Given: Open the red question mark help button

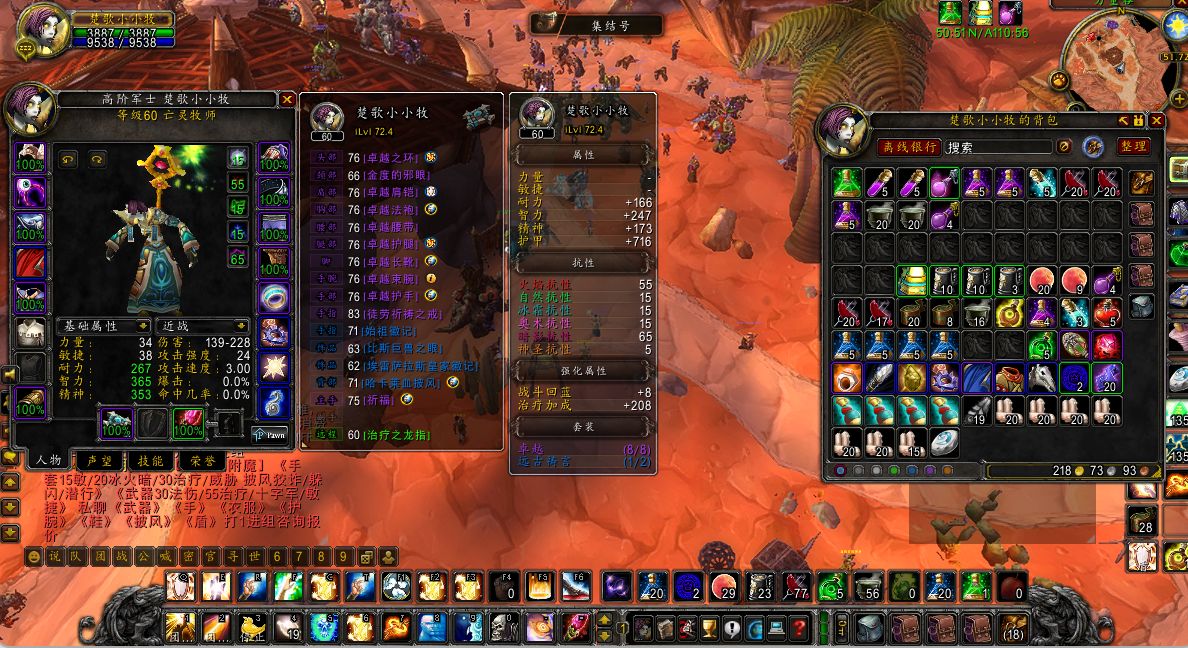Looking at the screenshot, I should pyautogui.click(x=798, y=628).
